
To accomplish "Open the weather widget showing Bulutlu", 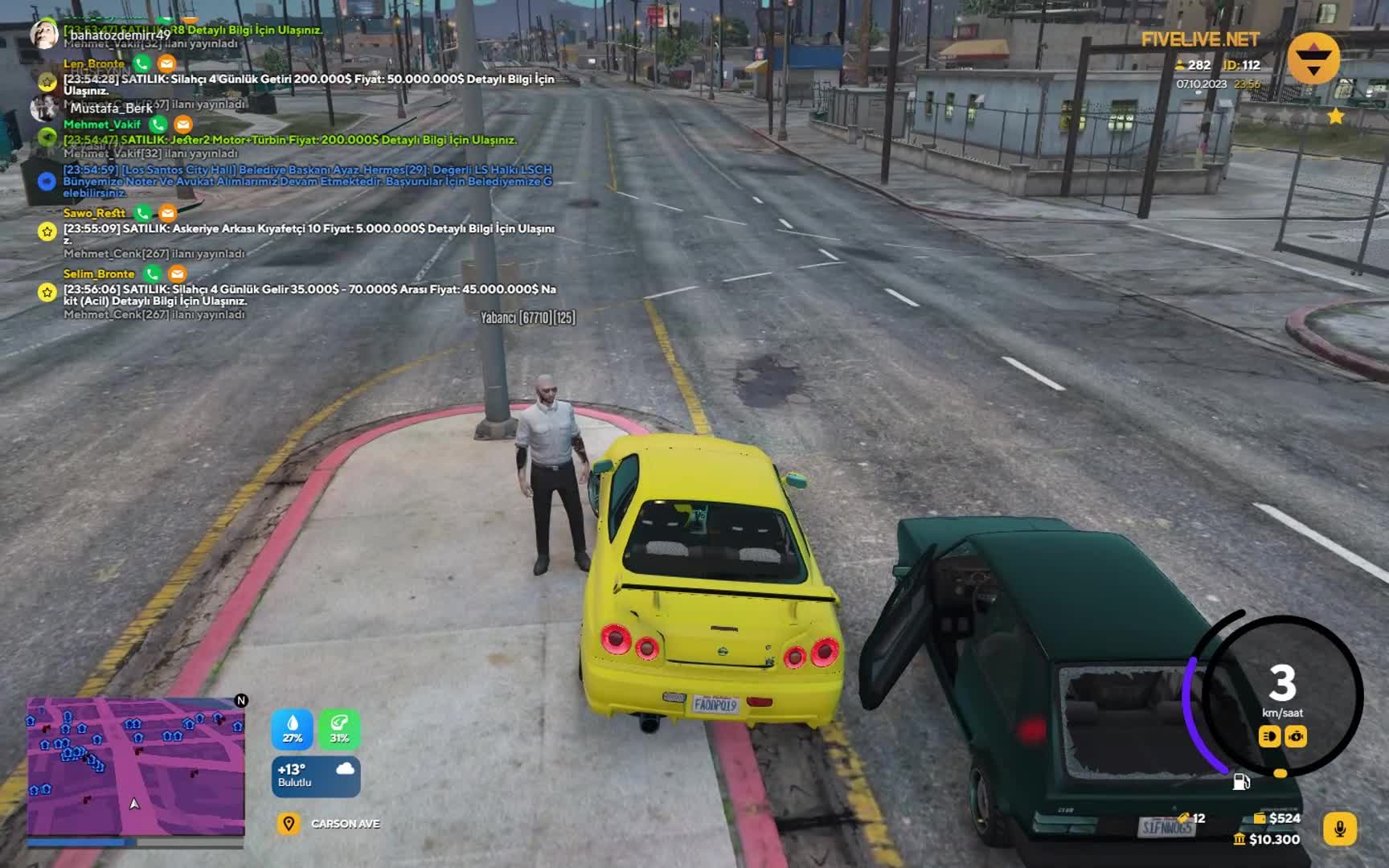I will 316,776.
